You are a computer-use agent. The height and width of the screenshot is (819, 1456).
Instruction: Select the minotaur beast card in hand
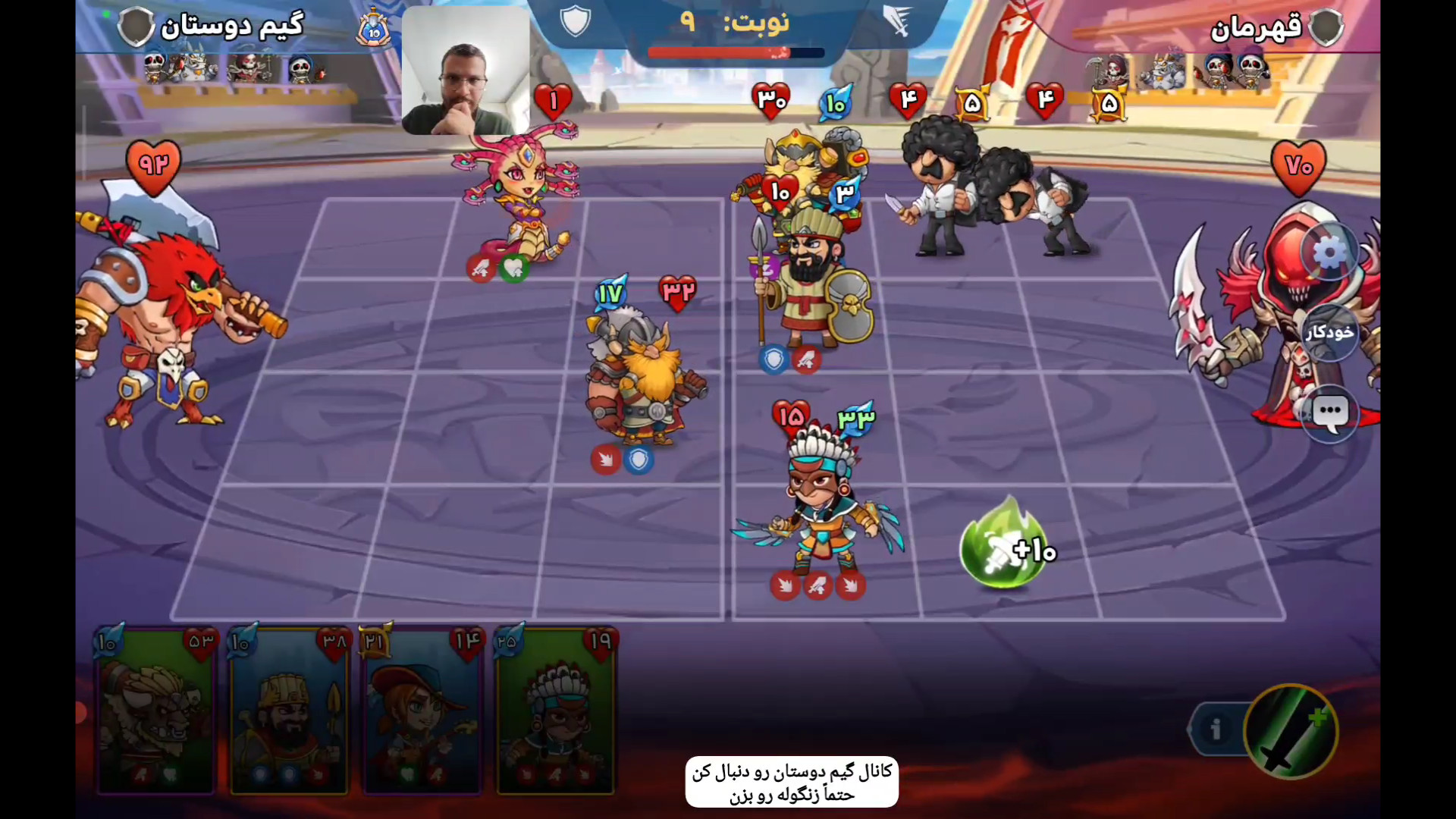click(156, 711)
